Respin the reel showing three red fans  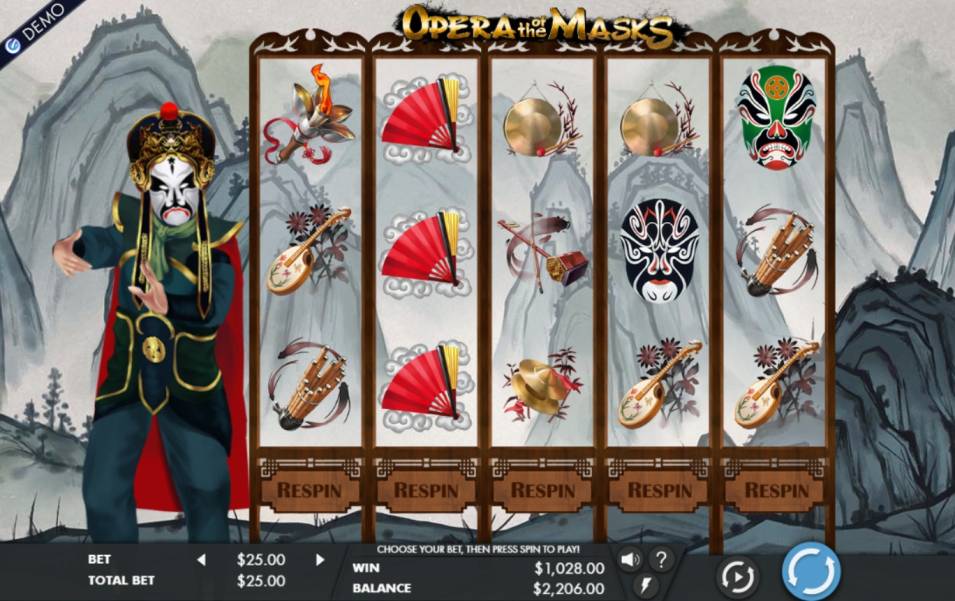pyautogui.click(x=427, y=491)
